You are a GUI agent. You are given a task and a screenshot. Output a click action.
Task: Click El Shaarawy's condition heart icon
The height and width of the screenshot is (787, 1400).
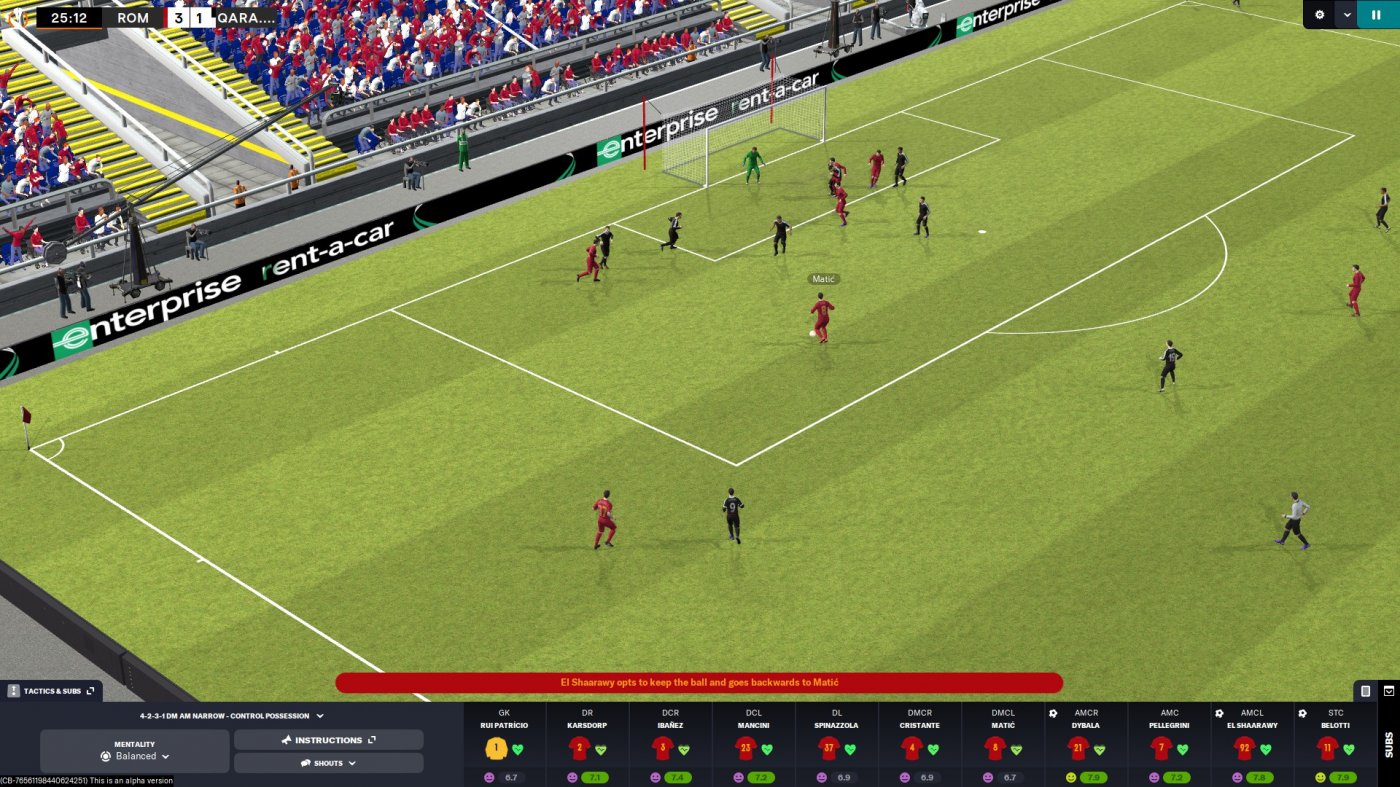tap(1264, 748)
